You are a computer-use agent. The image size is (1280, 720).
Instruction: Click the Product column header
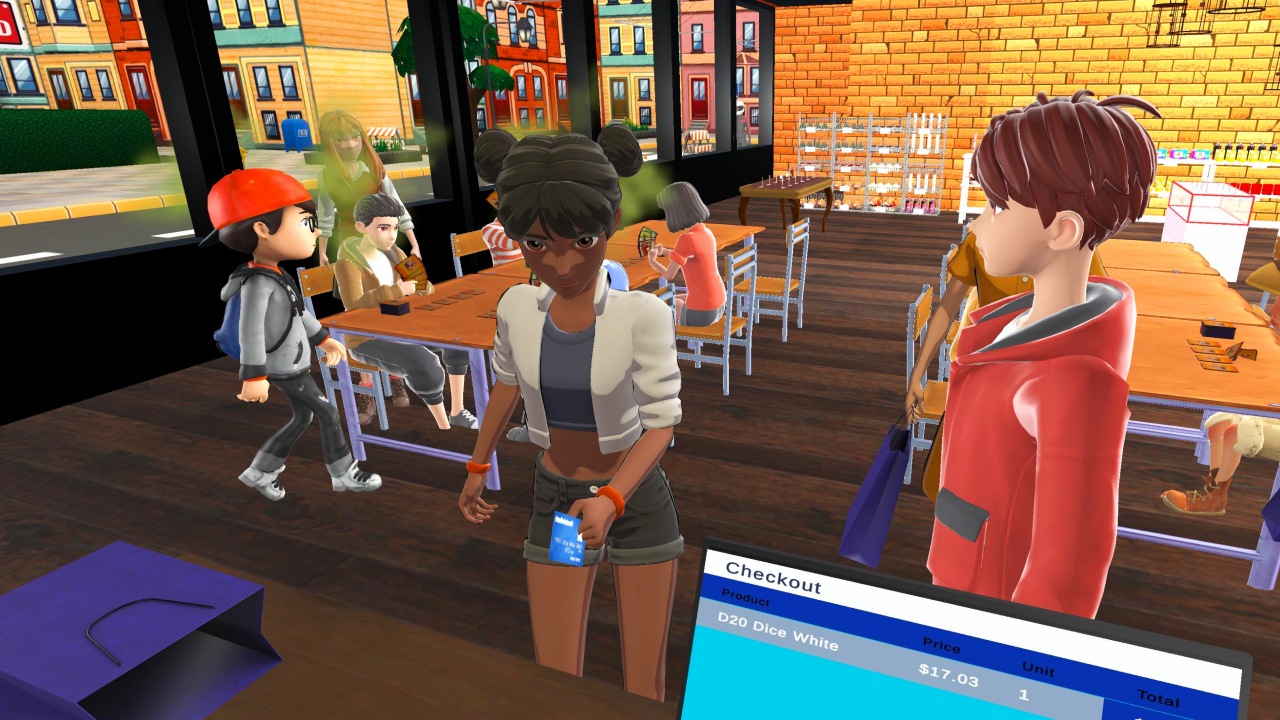[x=745, y=598]
